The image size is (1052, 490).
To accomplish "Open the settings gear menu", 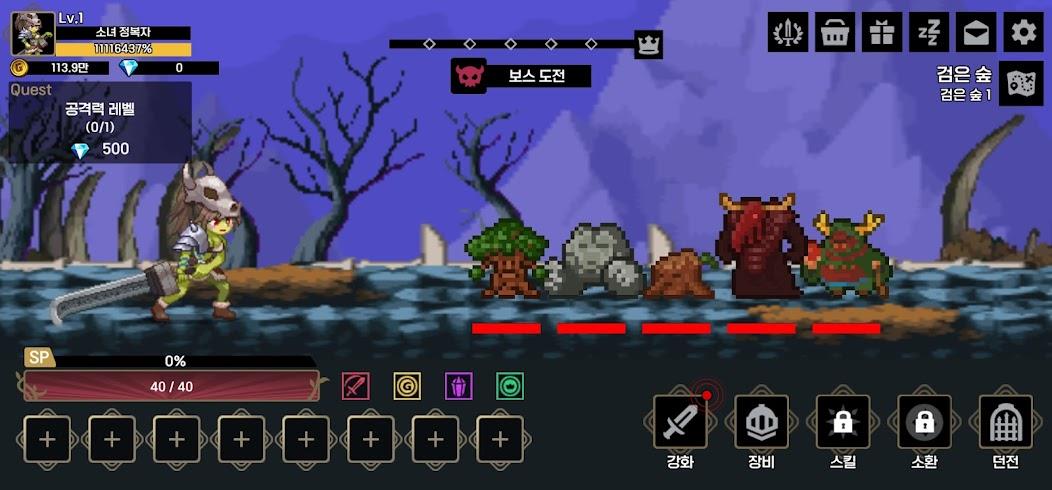I will 1022,33.
